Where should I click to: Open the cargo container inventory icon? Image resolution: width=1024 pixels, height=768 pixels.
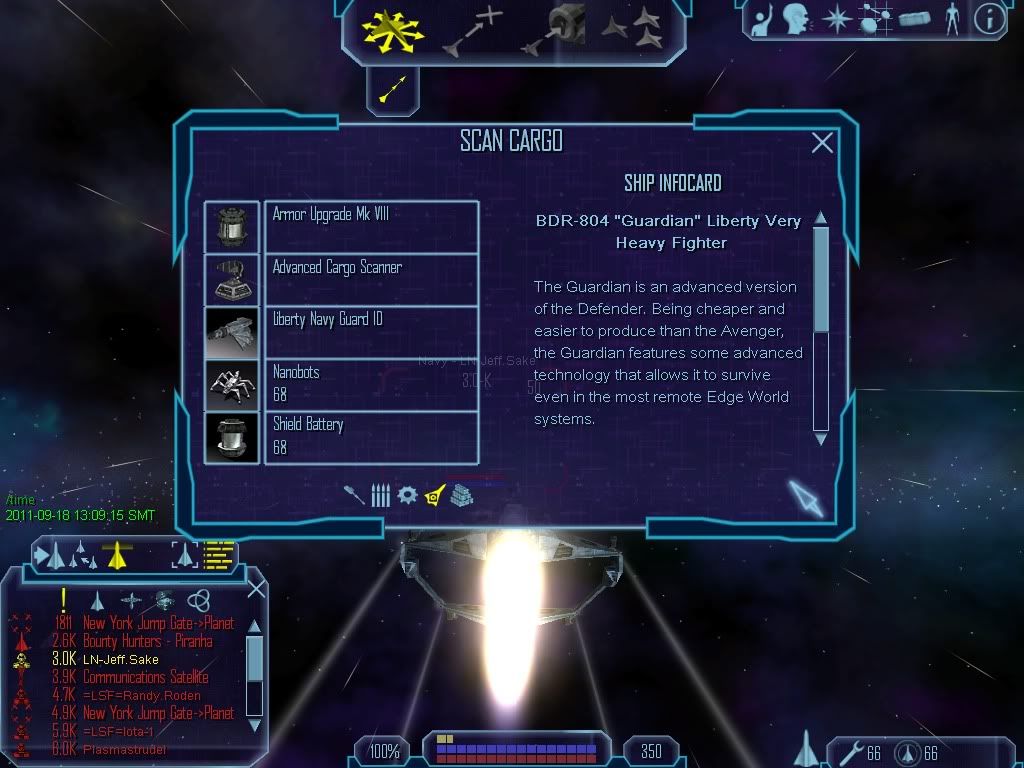click(x=915, y=19)
